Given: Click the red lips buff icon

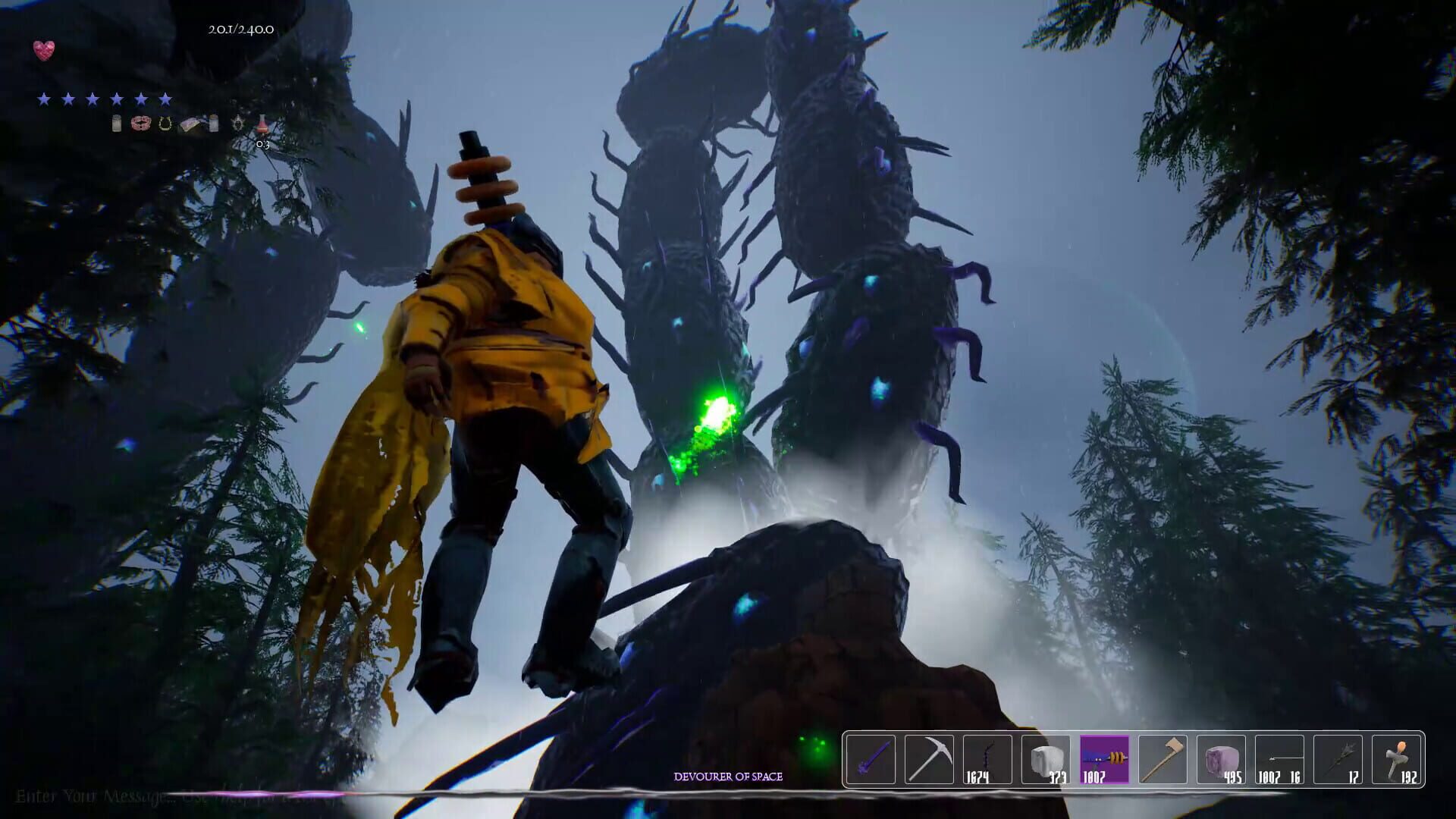Looking at the screenshot, I should pos(140,123).
